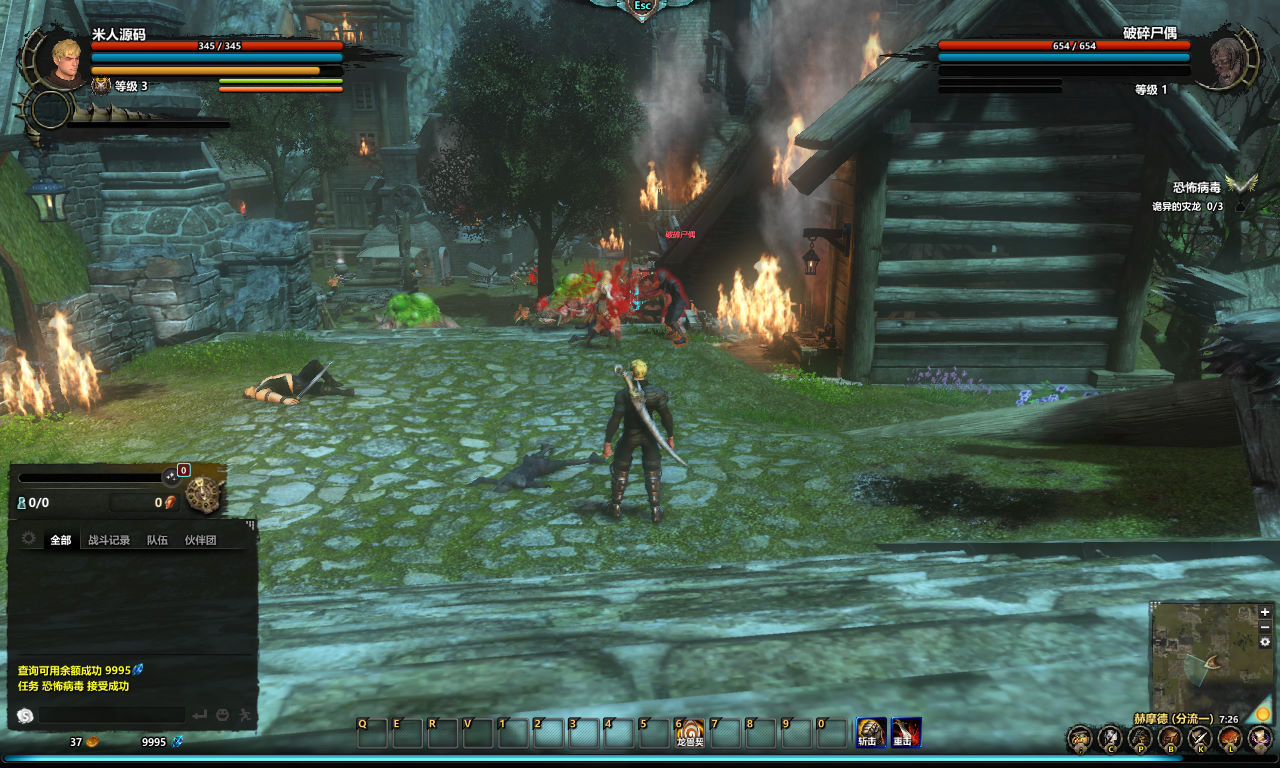Focus the chat text input box
This screenshot has height=768, width=1280.
[x=112, y=715]
